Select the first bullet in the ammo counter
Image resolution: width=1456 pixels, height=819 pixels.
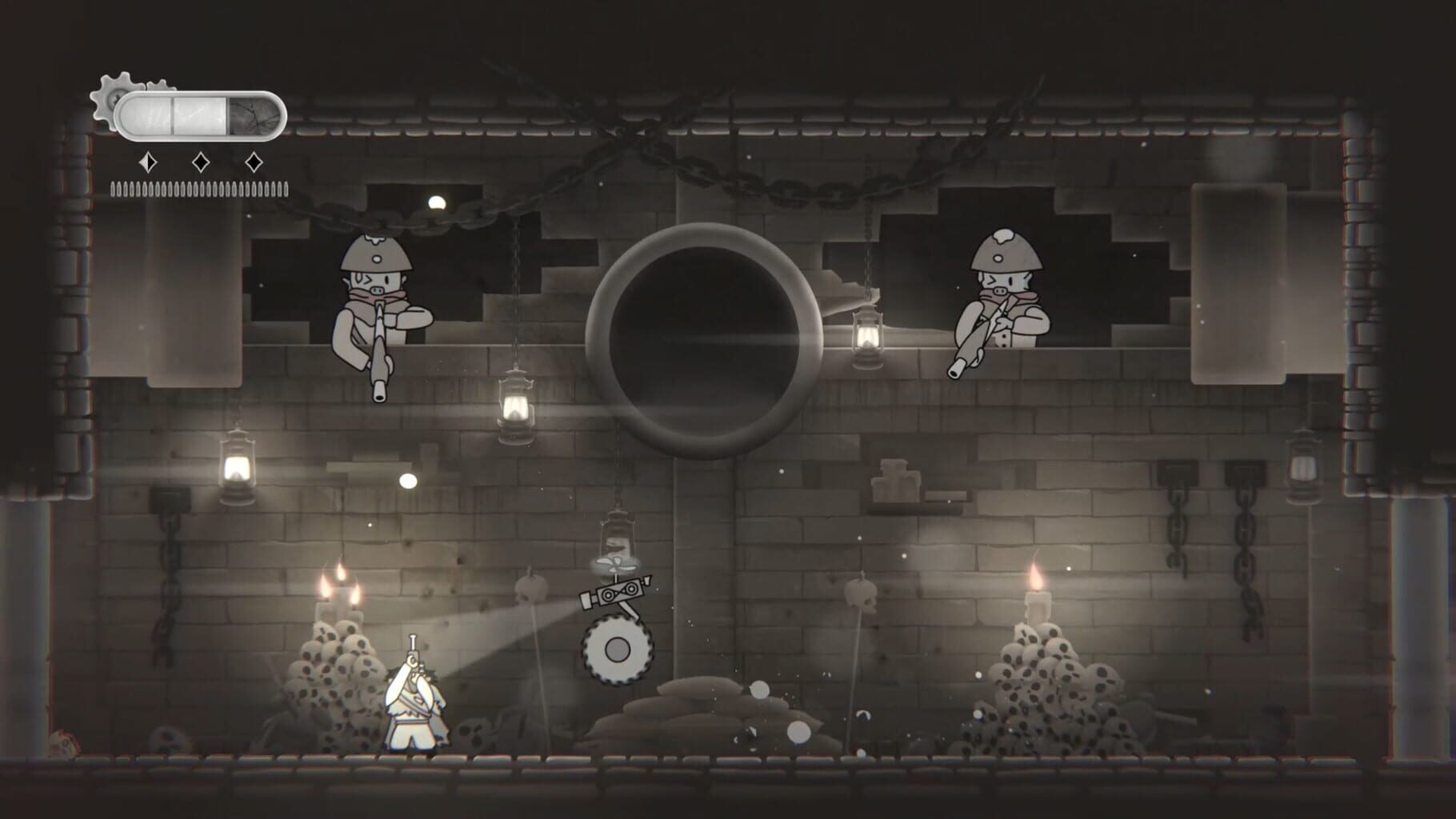(113, 189)
